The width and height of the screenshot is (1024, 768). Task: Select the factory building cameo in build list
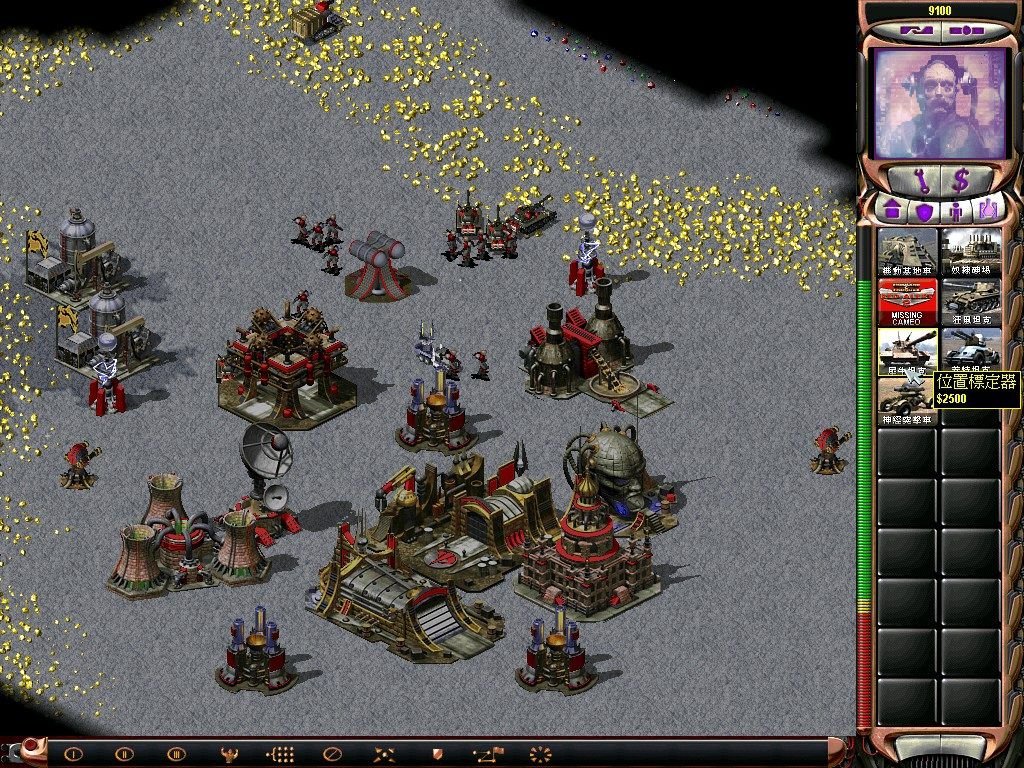pyautogui.click(x=971, y=252)
